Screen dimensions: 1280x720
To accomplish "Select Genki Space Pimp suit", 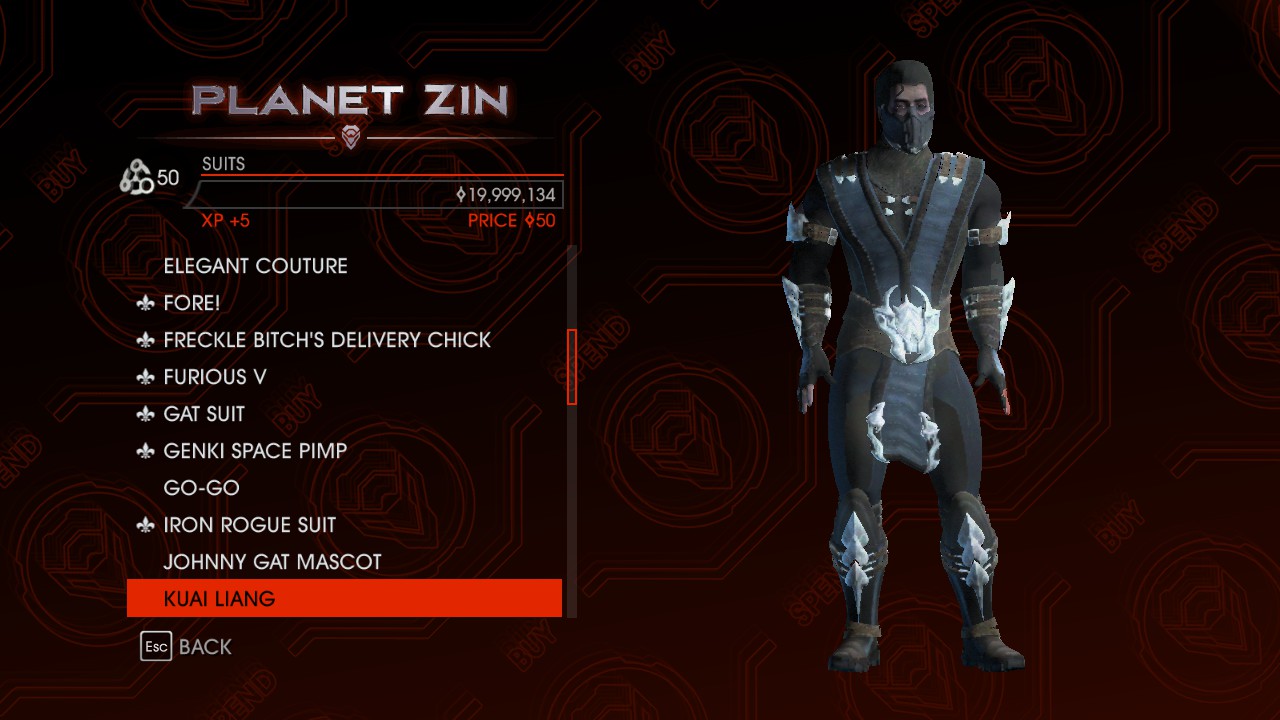I will 255,451.
